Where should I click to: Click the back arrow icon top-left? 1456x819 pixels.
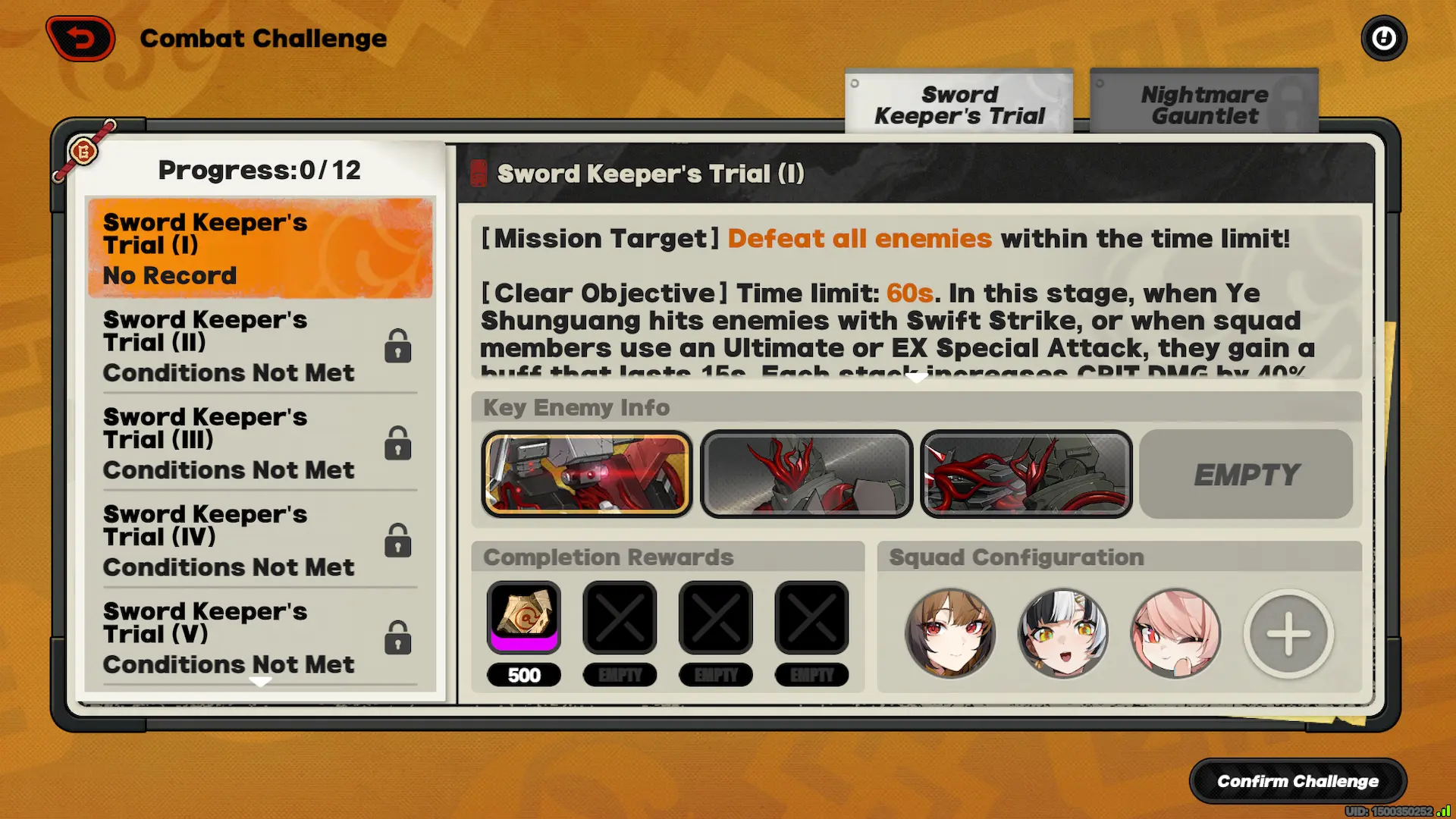(x=80, y=37)
